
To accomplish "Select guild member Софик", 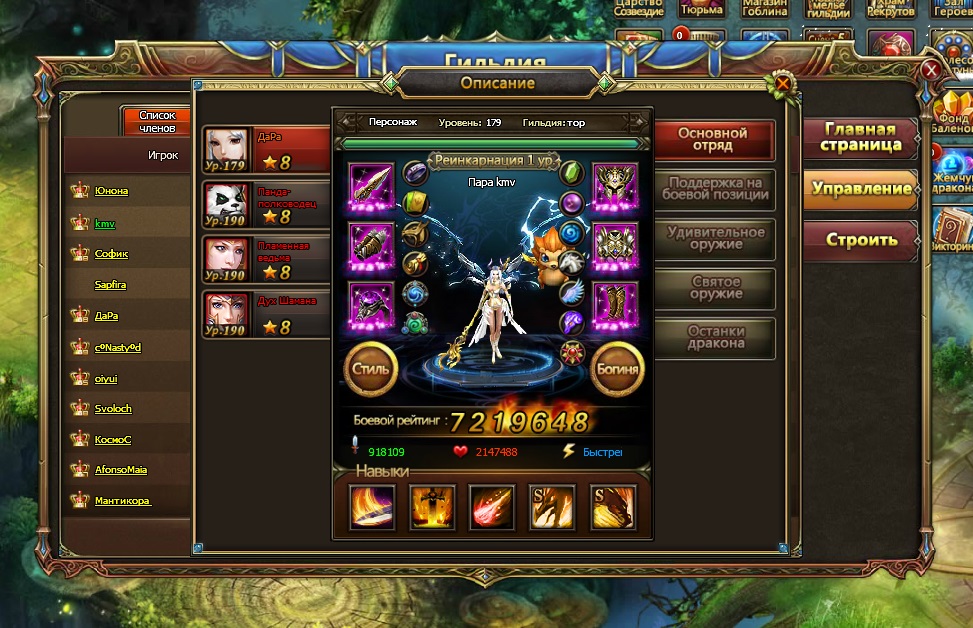I will 111,254.
